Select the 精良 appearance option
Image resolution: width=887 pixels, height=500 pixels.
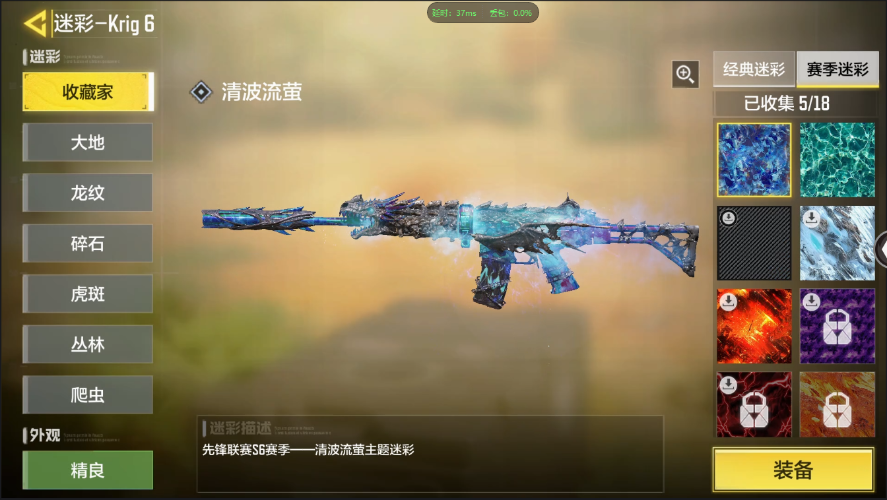click(88, 470)
